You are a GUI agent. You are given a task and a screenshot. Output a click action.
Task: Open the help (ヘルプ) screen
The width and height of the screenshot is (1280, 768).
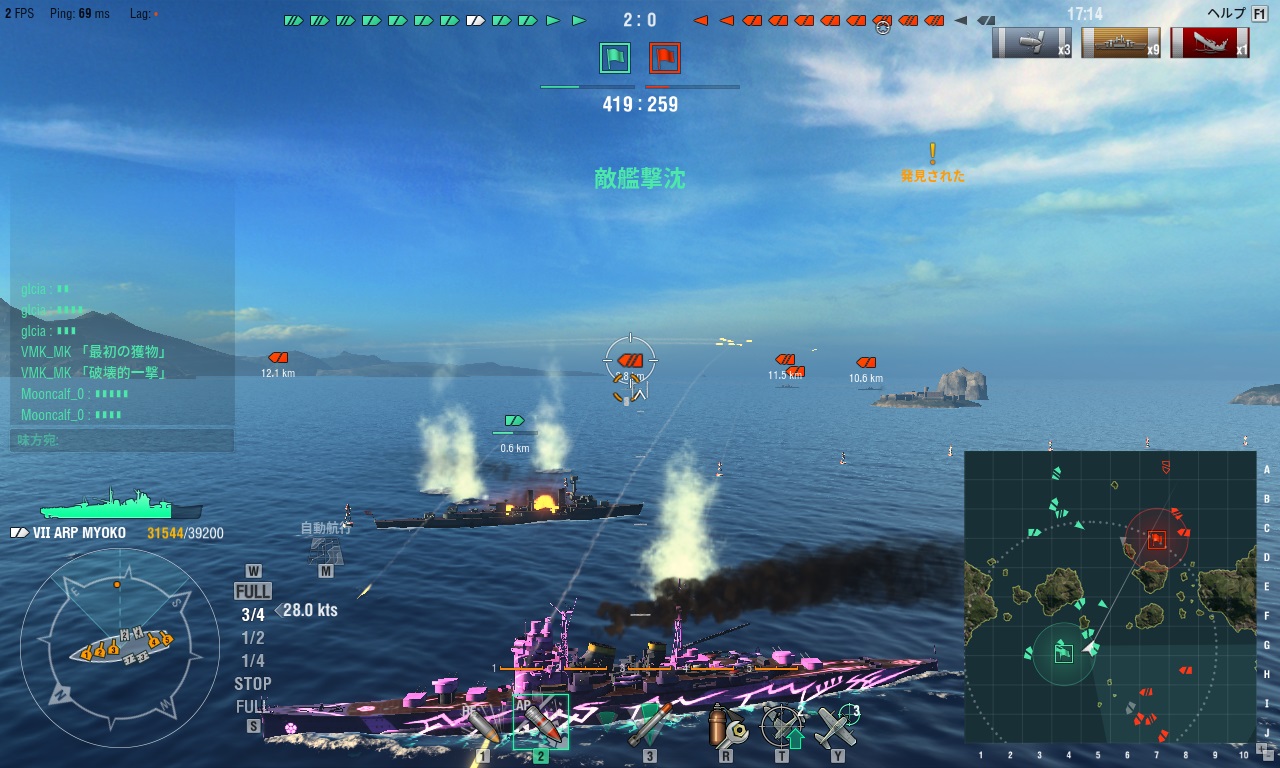tap(1237, 13)
